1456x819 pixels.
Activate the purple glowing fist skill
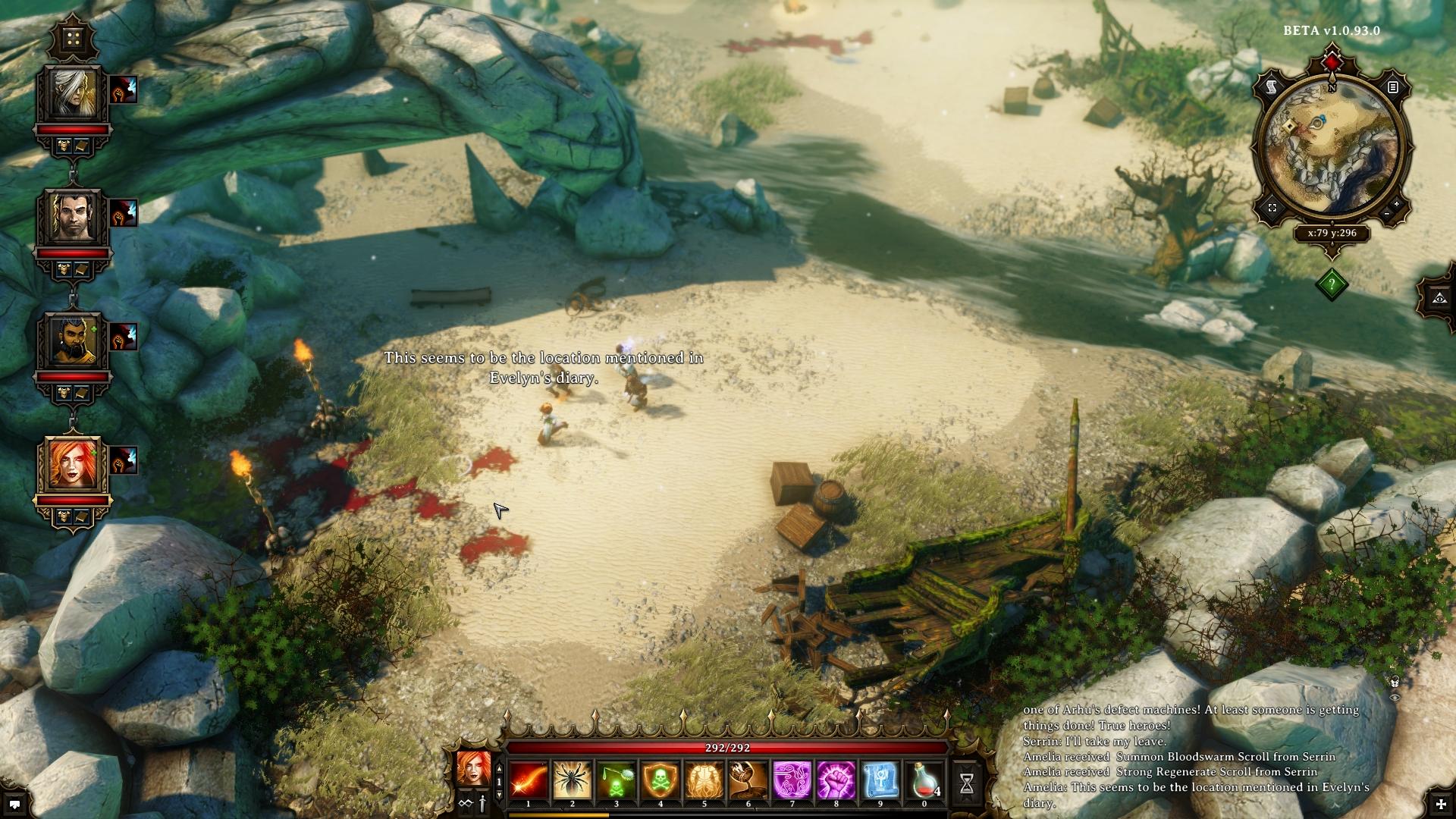[x=836, y=781]
